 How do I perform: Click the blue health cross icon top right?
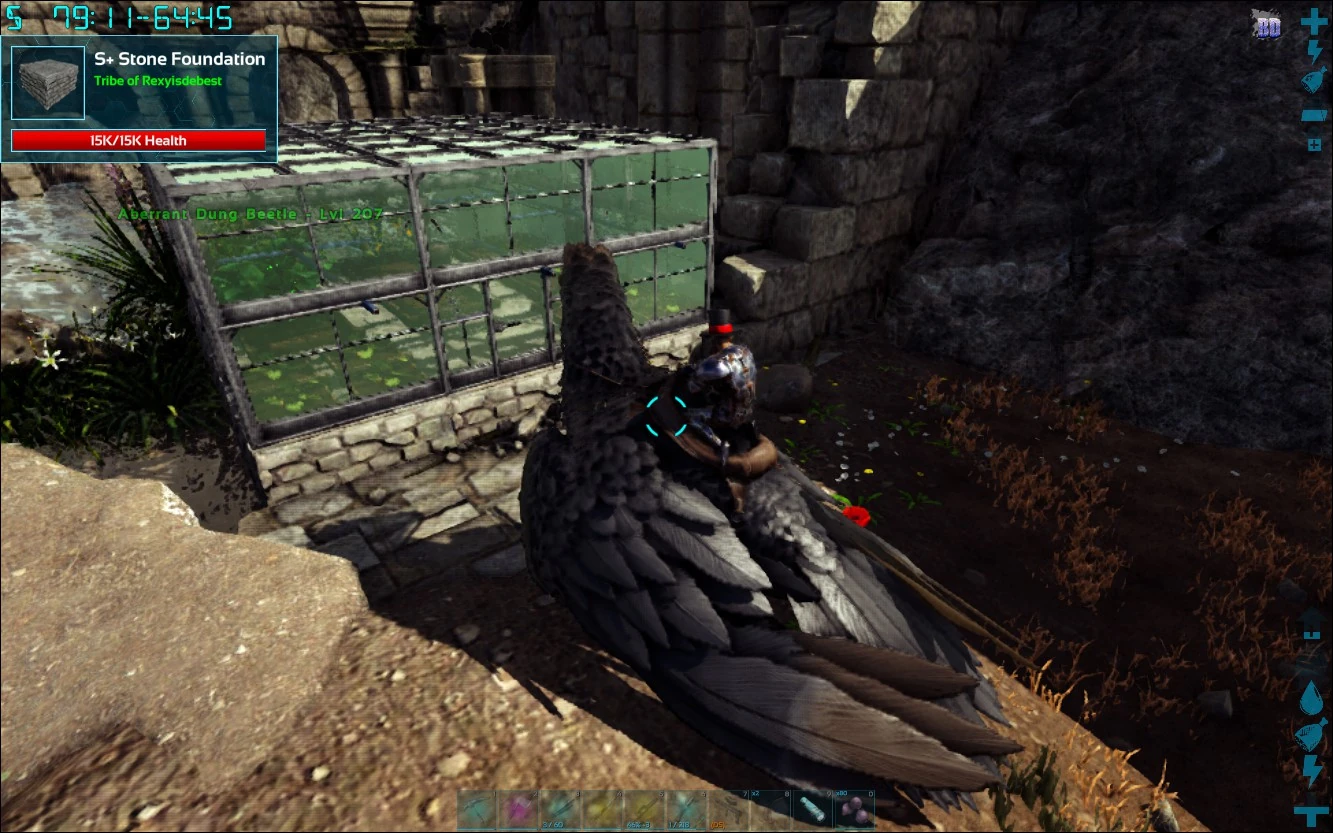[1313, 20]
